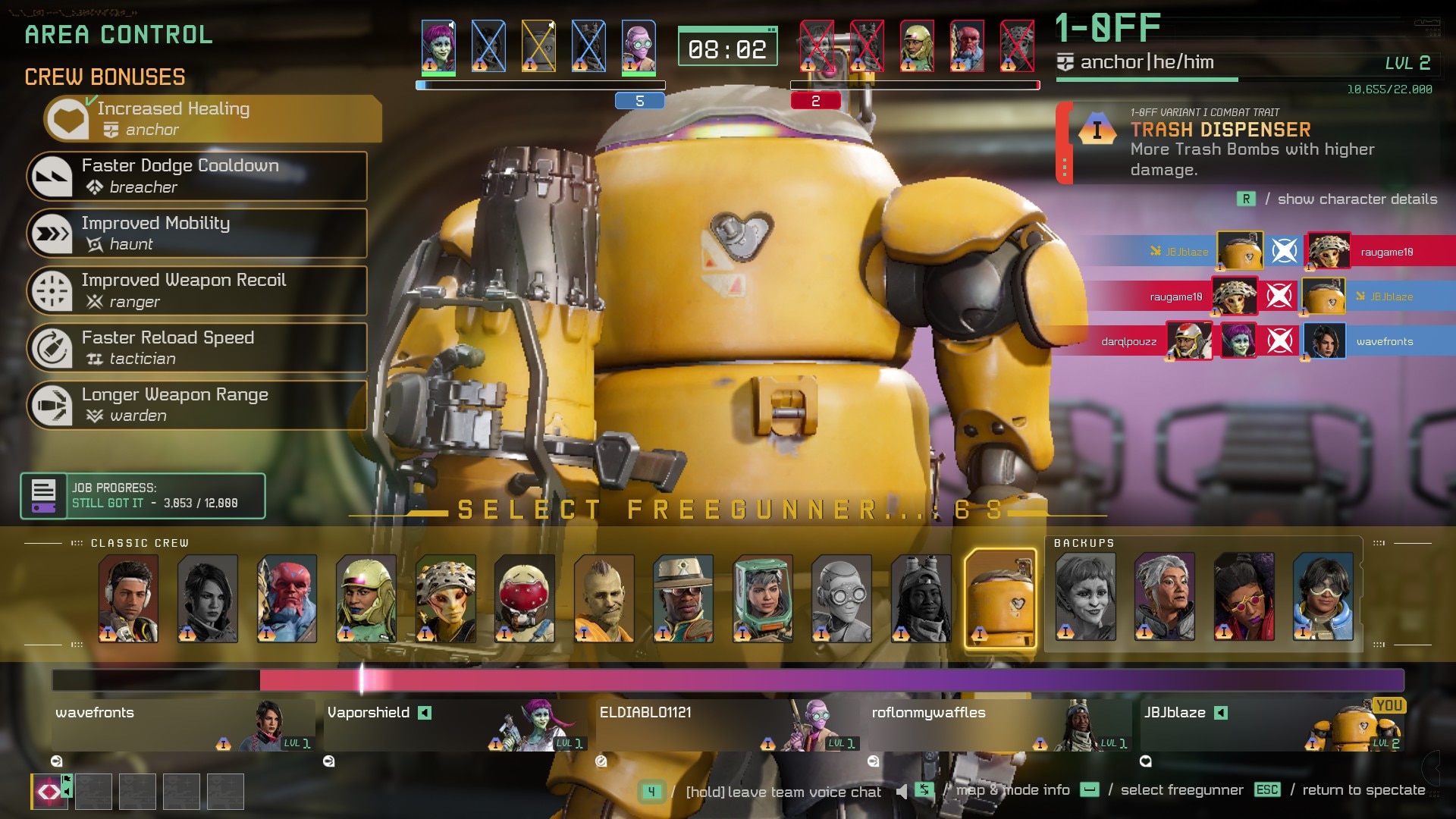Viewport: 1456px width, 819px height.
Task: Select the Improved Mobility haunt bonus row
Action: 197,234
